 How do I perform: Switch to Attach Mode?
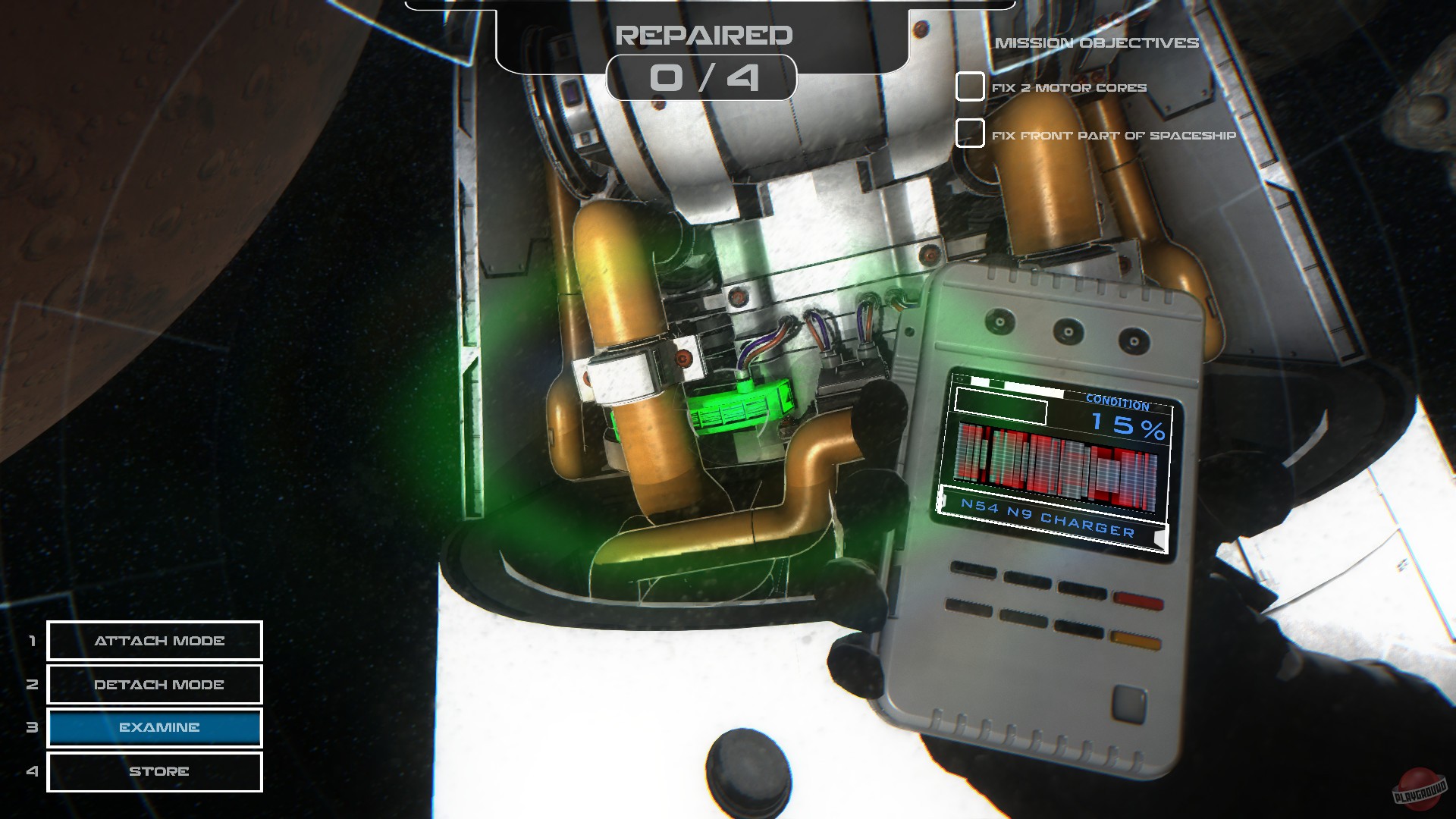pyautogui.click(x=154, y=641)
